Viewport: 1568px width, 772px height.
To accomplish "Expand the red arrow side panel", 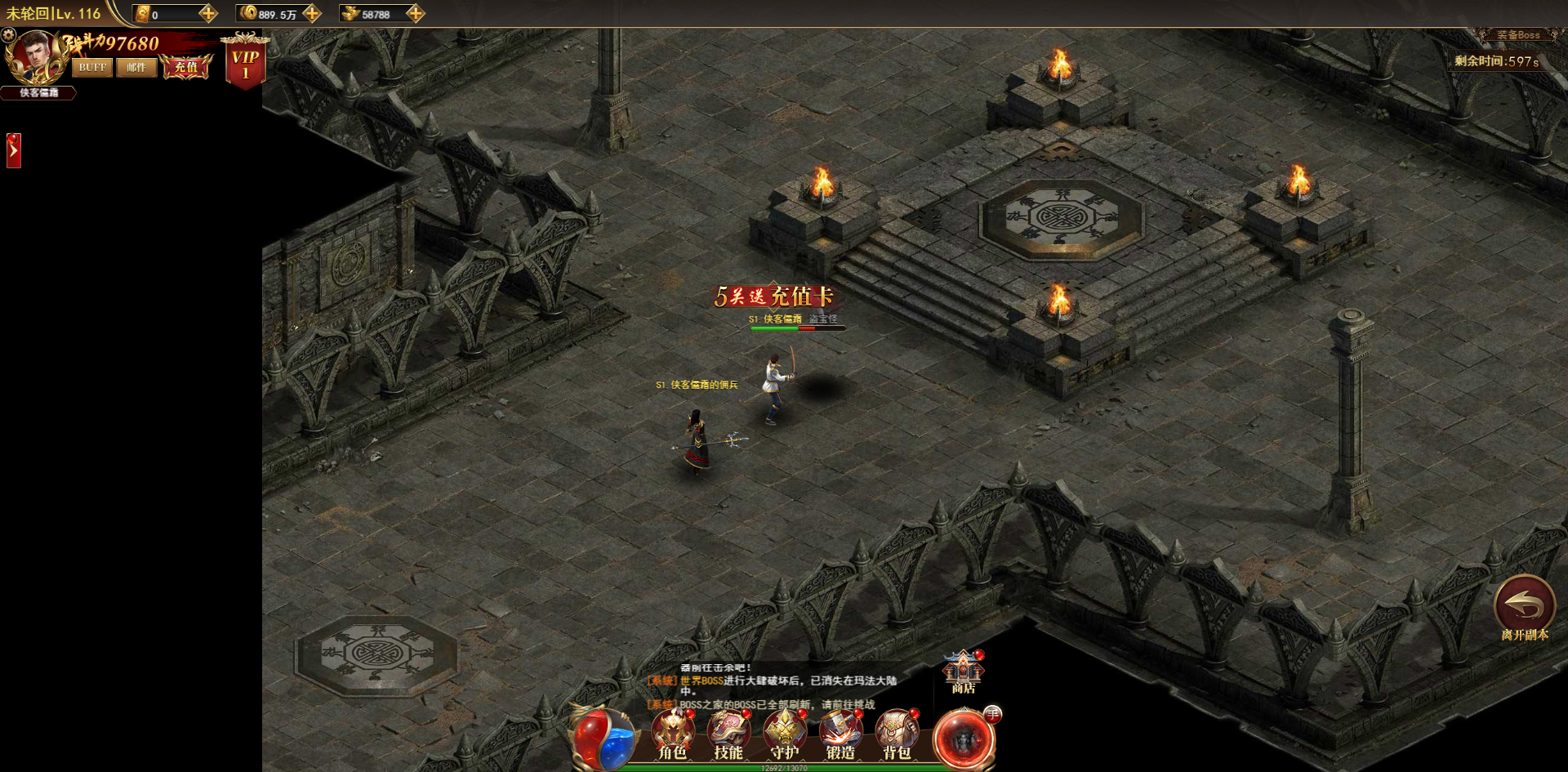I will point(13,150).
